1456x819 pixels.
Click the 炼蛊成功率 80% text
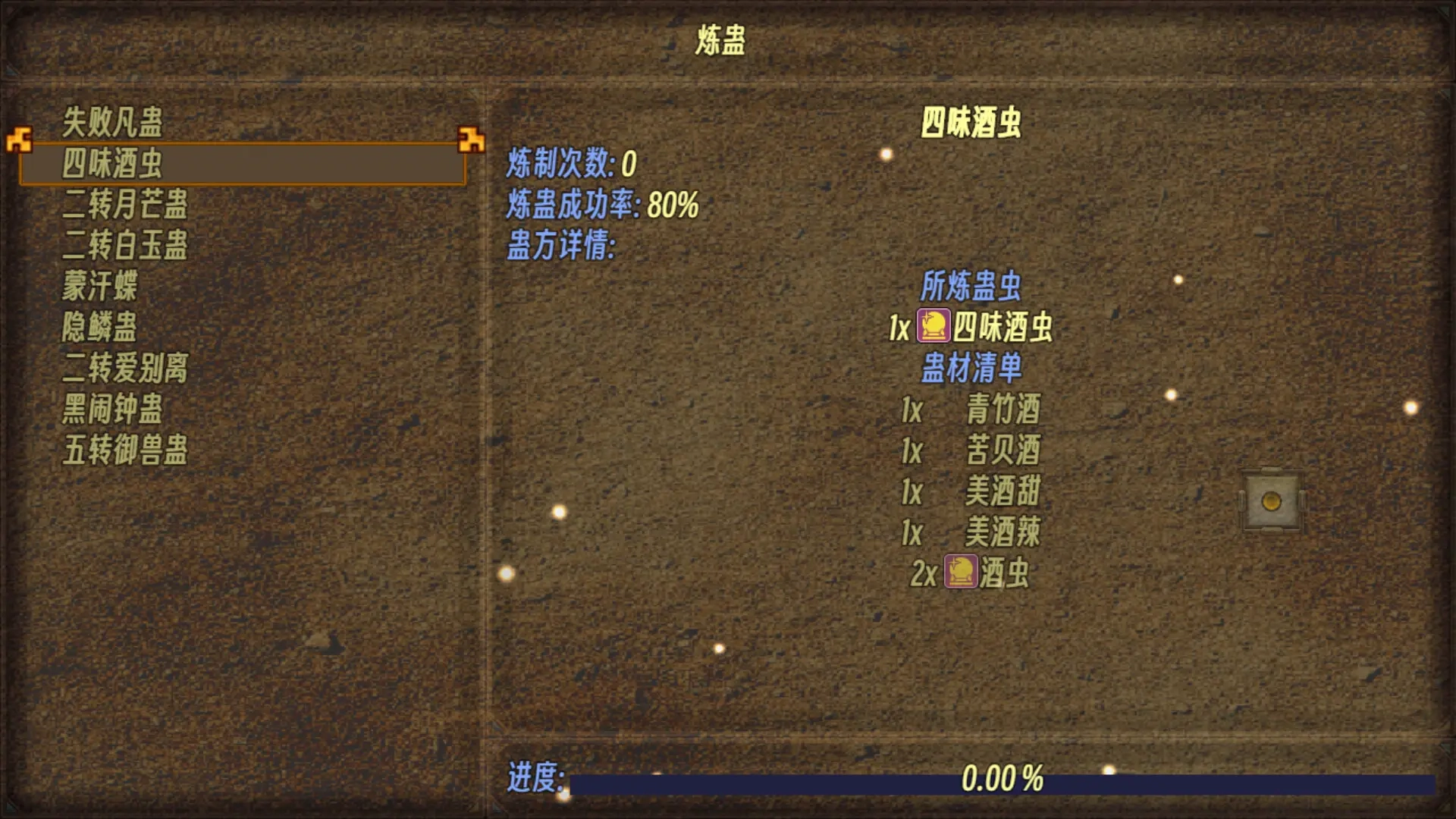[603, 205]
